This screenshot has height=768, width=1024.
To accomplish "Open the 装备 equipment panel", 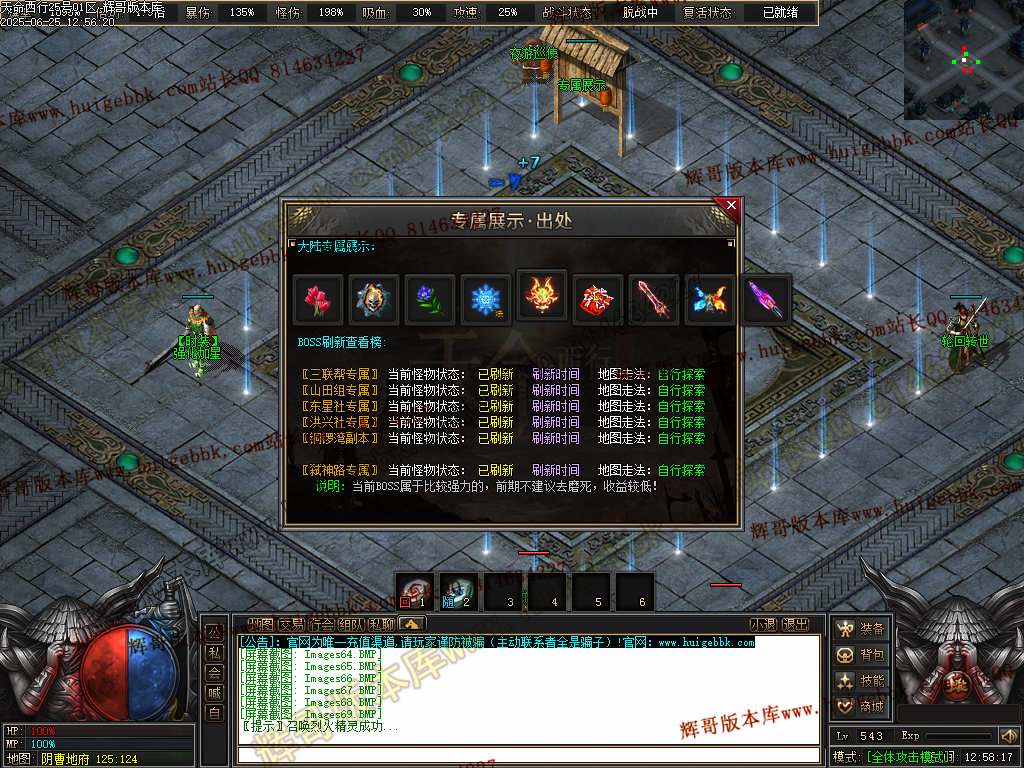I will pos(861,629).
